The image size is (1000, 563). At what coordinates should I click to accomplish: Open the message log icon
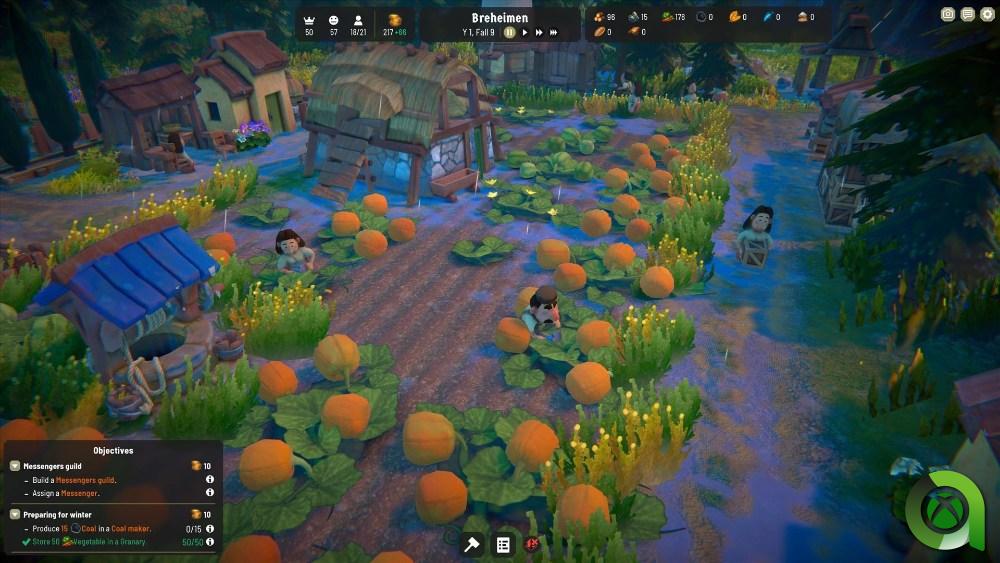point(967,15)
